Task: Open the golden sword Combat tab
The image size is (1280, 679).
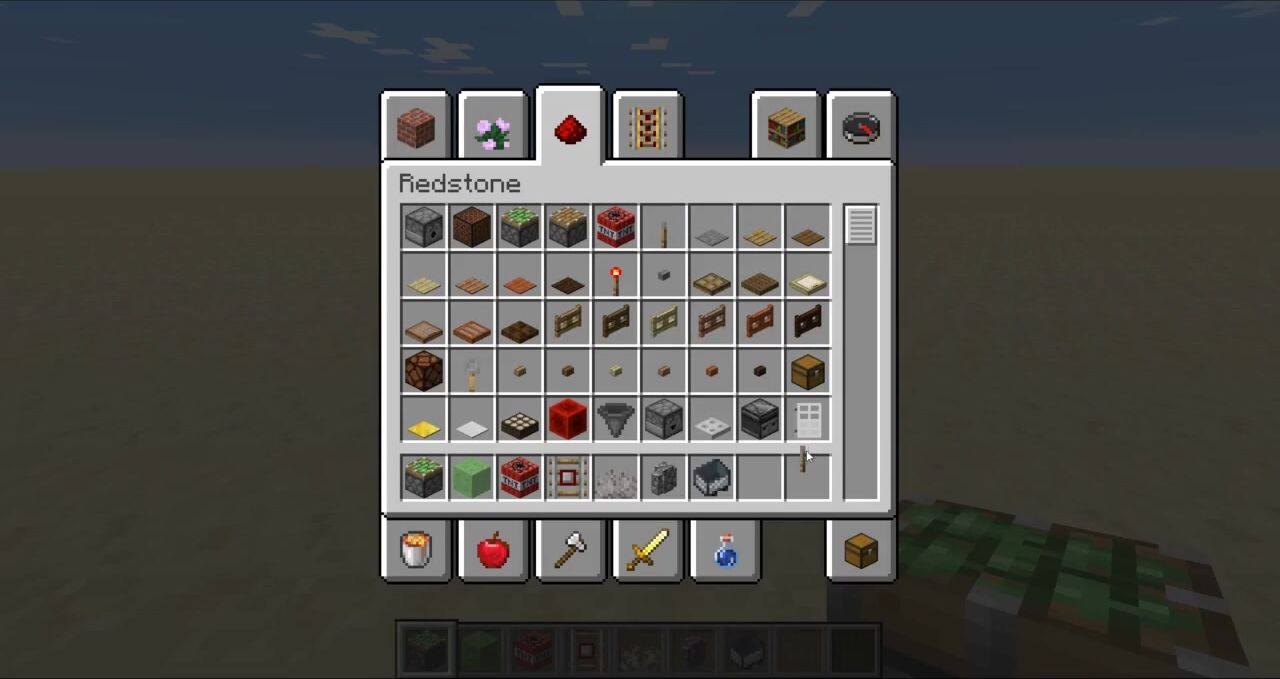Action: coord(647,550)
